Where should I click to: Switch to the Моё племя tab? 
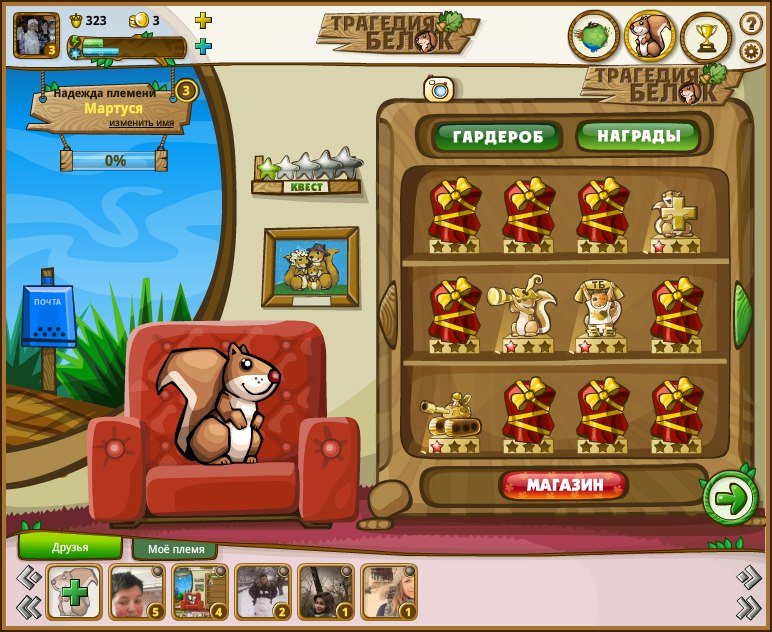tap(175, 549)
